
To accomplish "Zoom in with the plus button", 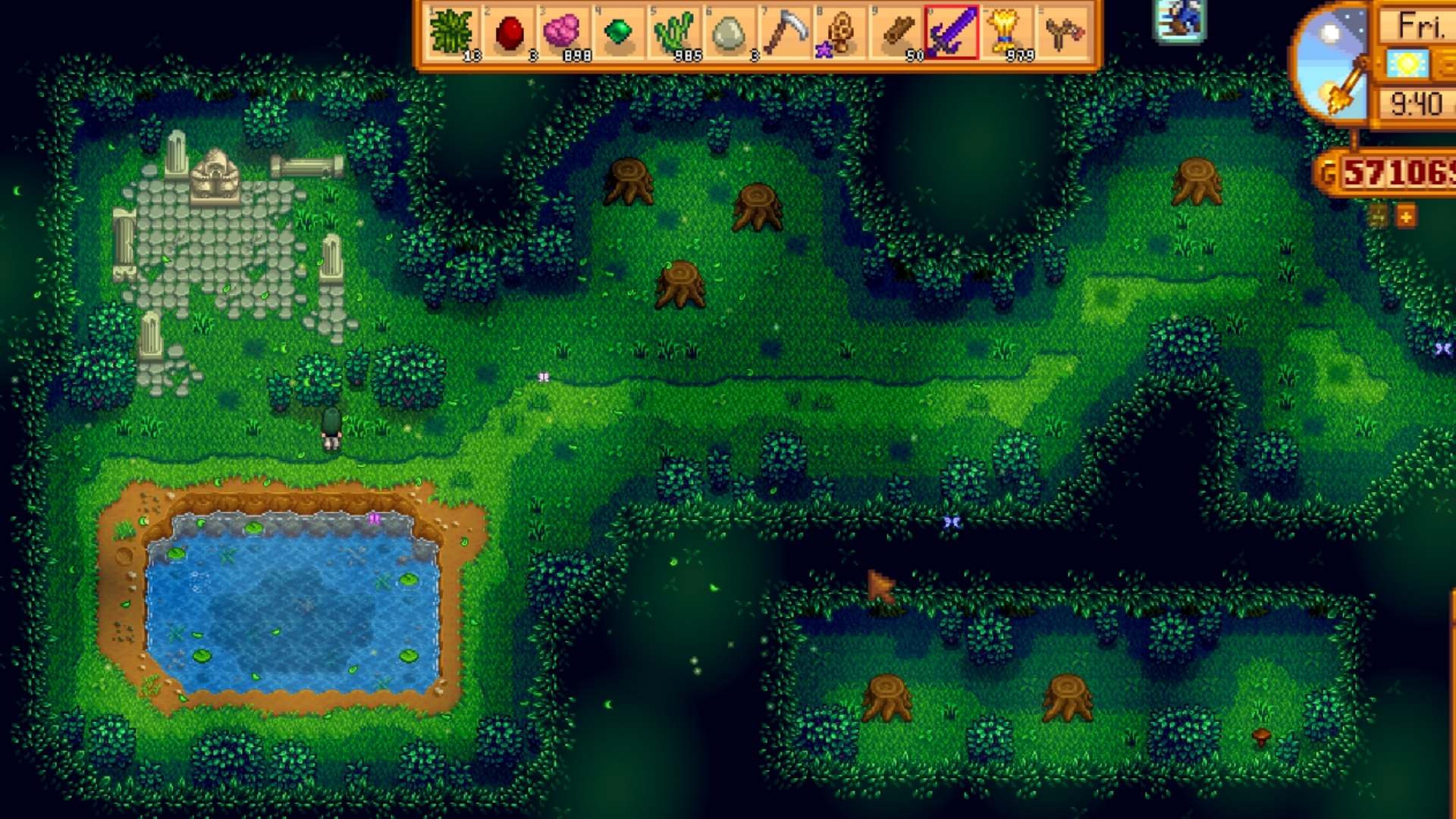I will pyautogui.click(x=1406, y=218).
